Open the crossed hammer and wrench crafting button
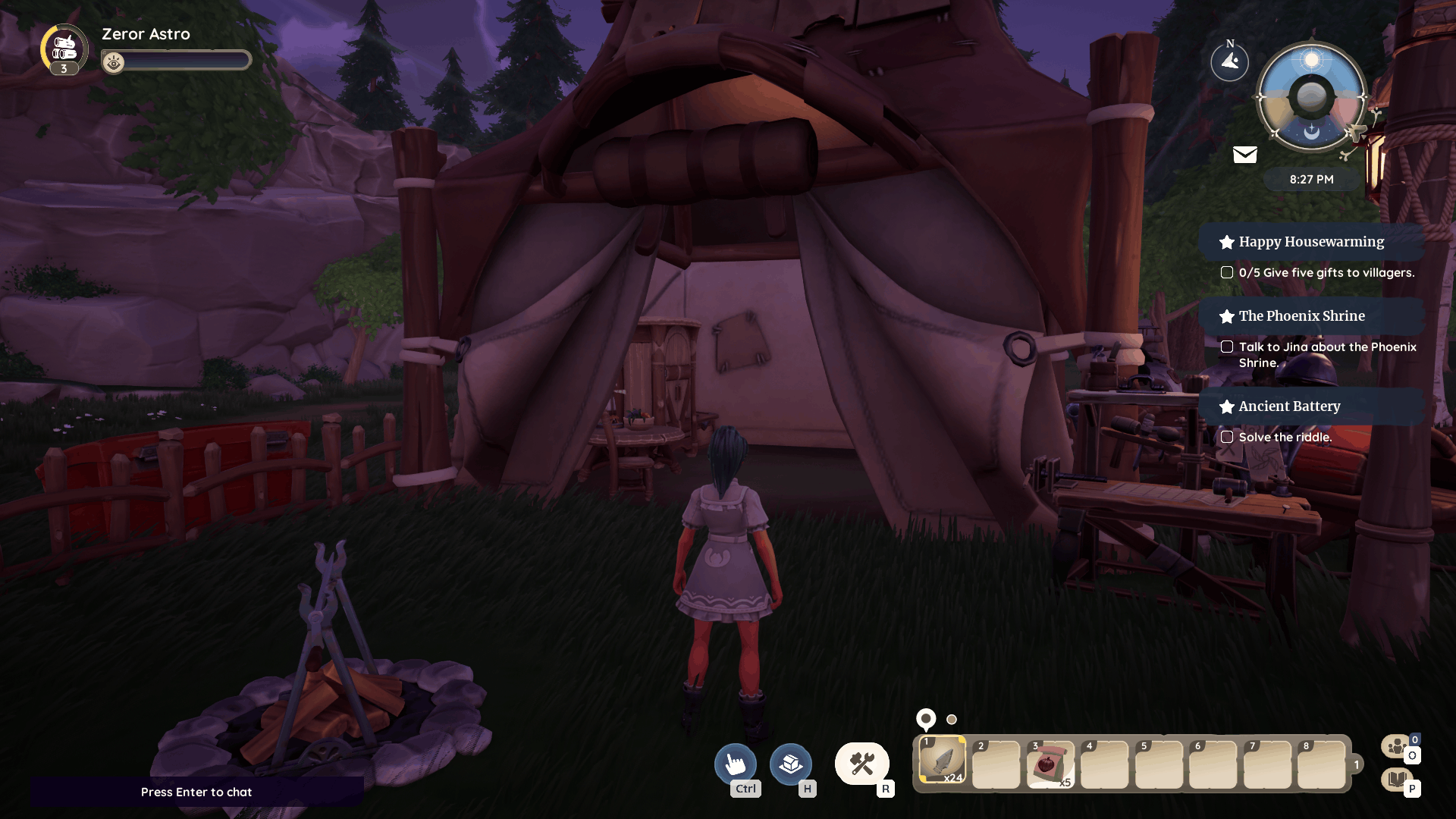1456x819 pixels. click(x=862, y=764)
